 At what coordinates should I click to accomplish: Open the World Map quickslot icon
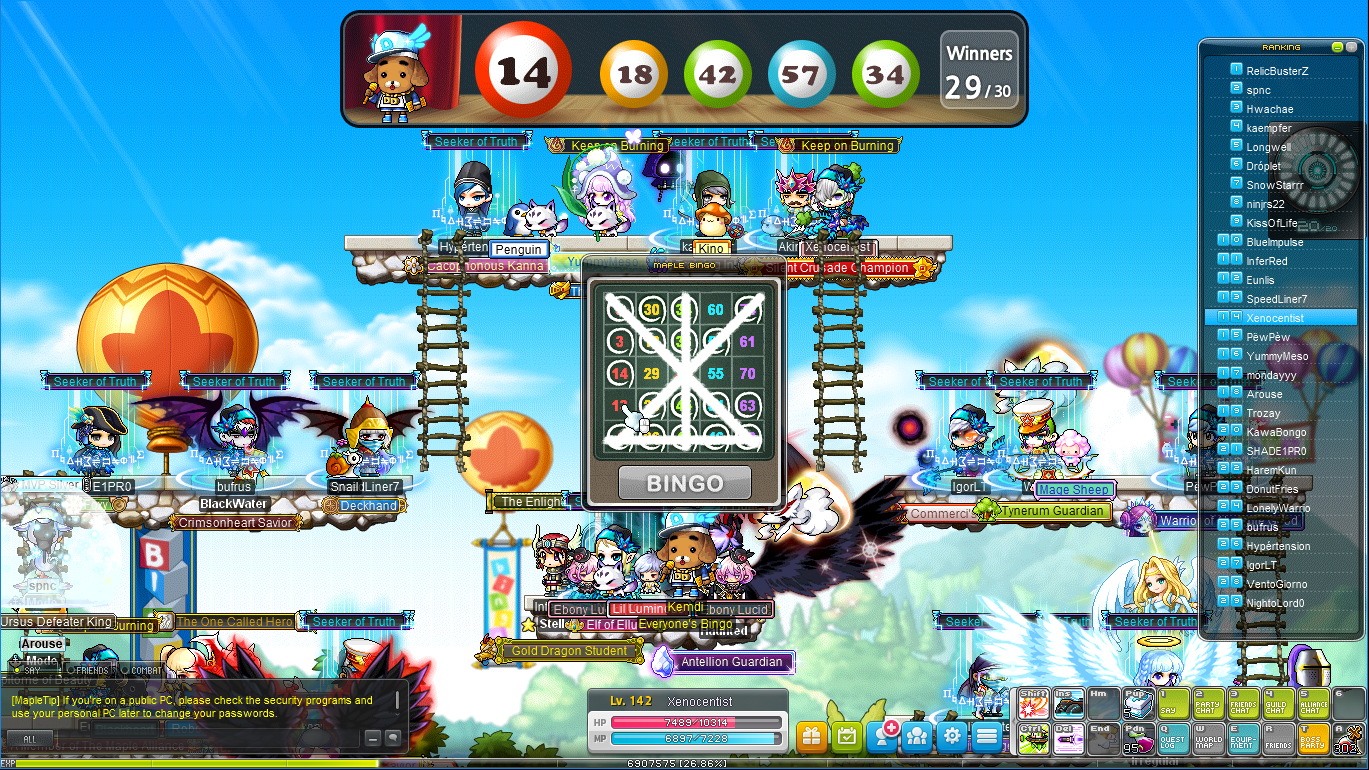[1209, 738]
